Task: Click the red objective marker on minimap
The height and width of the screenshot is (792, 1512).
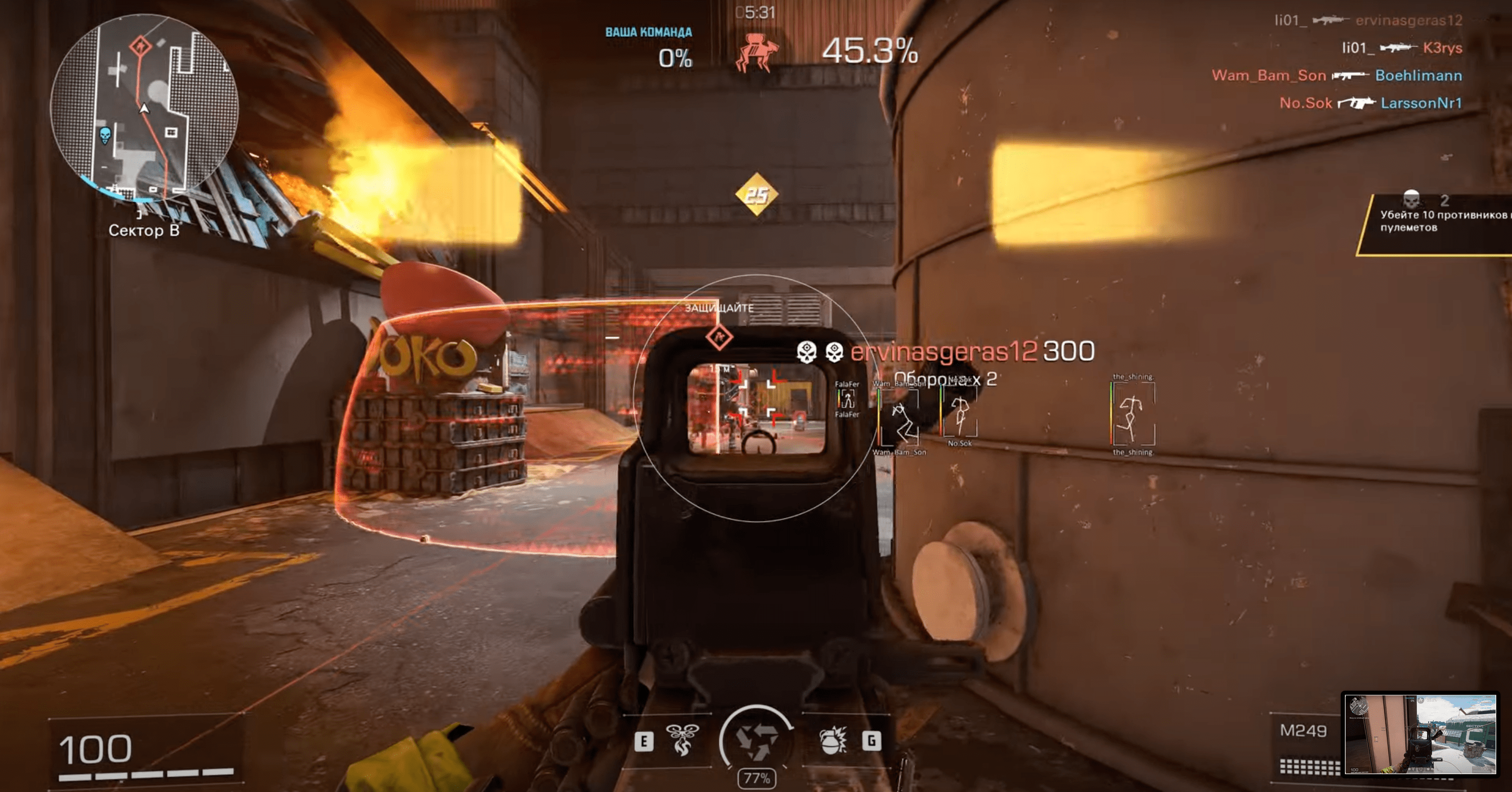Action: [x=140, y=45]
